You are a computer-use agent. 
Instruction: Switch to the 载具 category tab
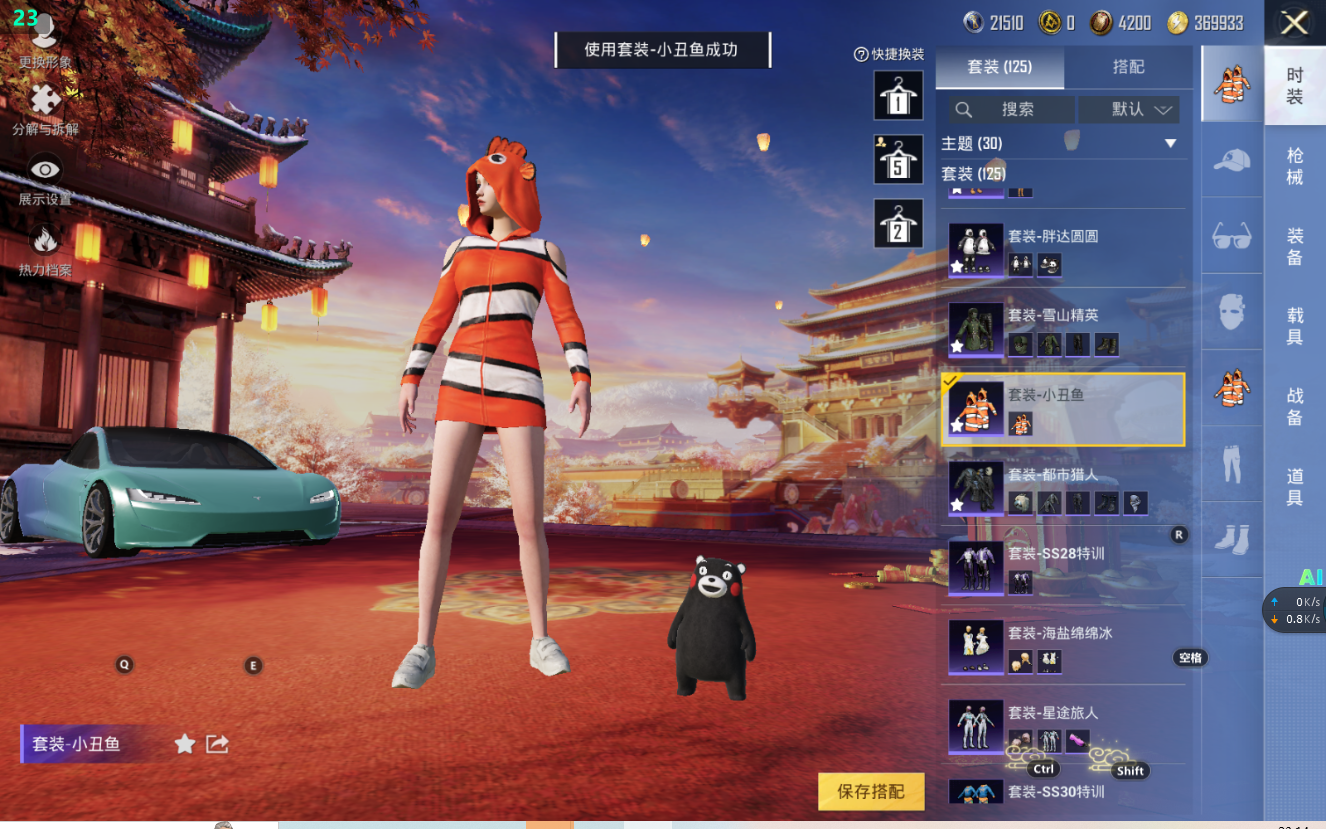point(1294,326)
